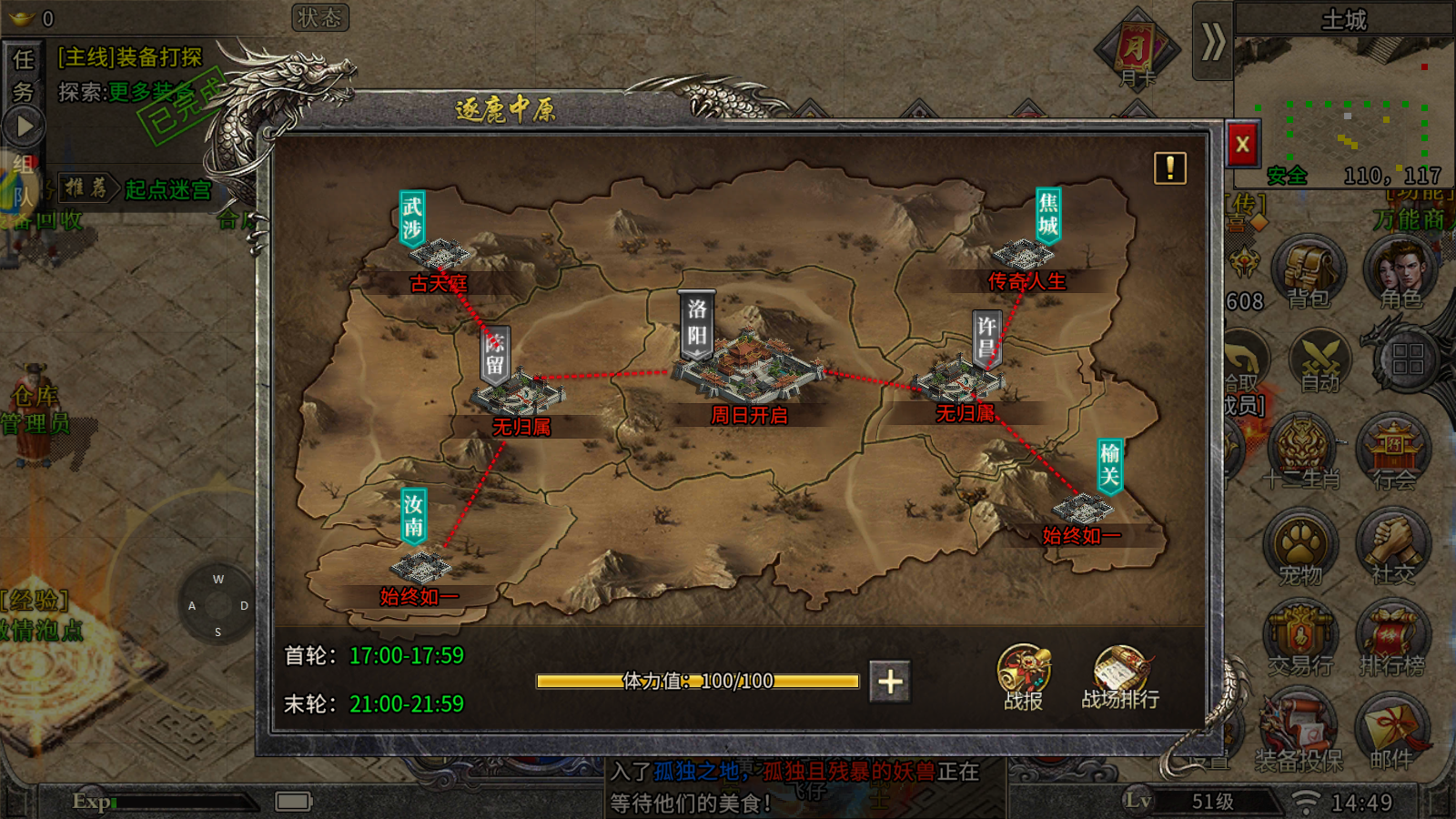This screenshot has width=1456, height=819.
Task: Open the 战场排行 battlefield ranking
Action: coord(1120,678)
